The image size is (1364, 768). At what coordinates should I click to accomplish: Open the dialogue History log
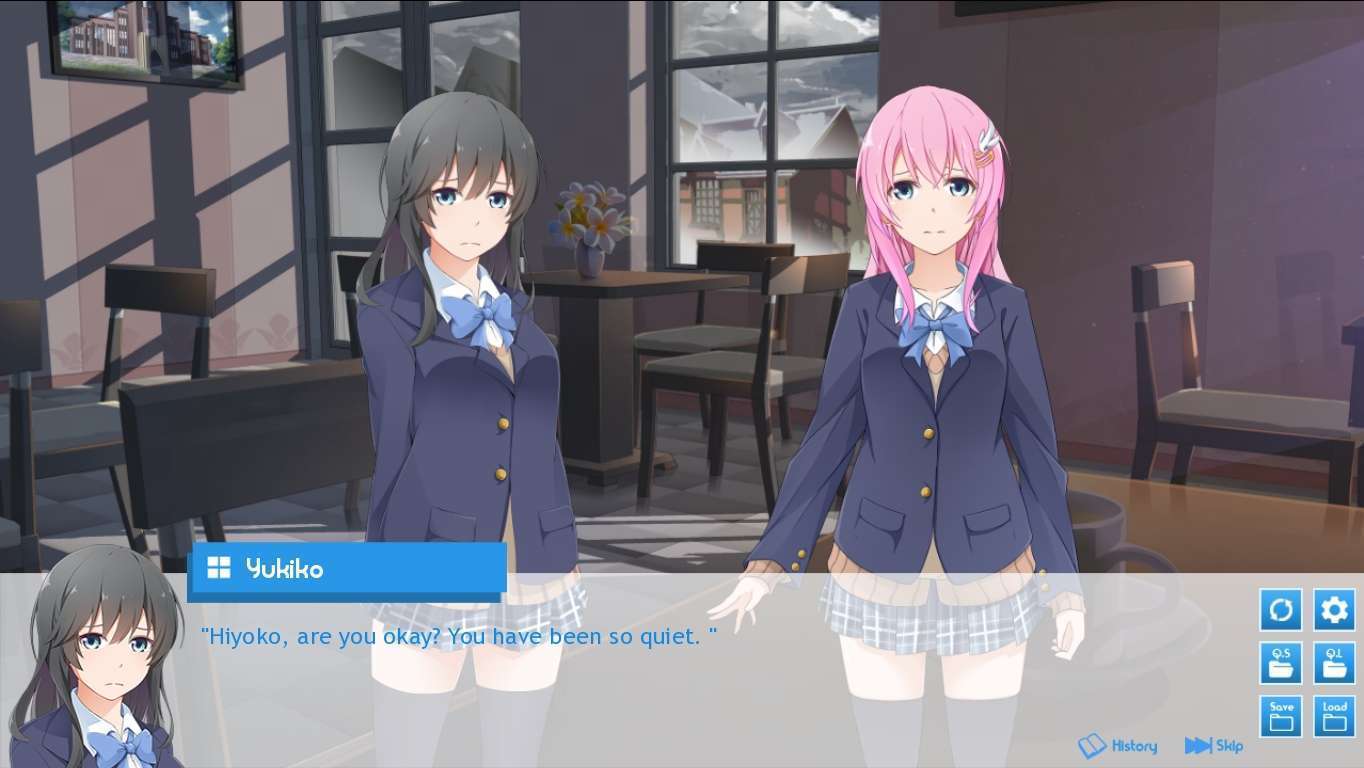[1118, 746]
